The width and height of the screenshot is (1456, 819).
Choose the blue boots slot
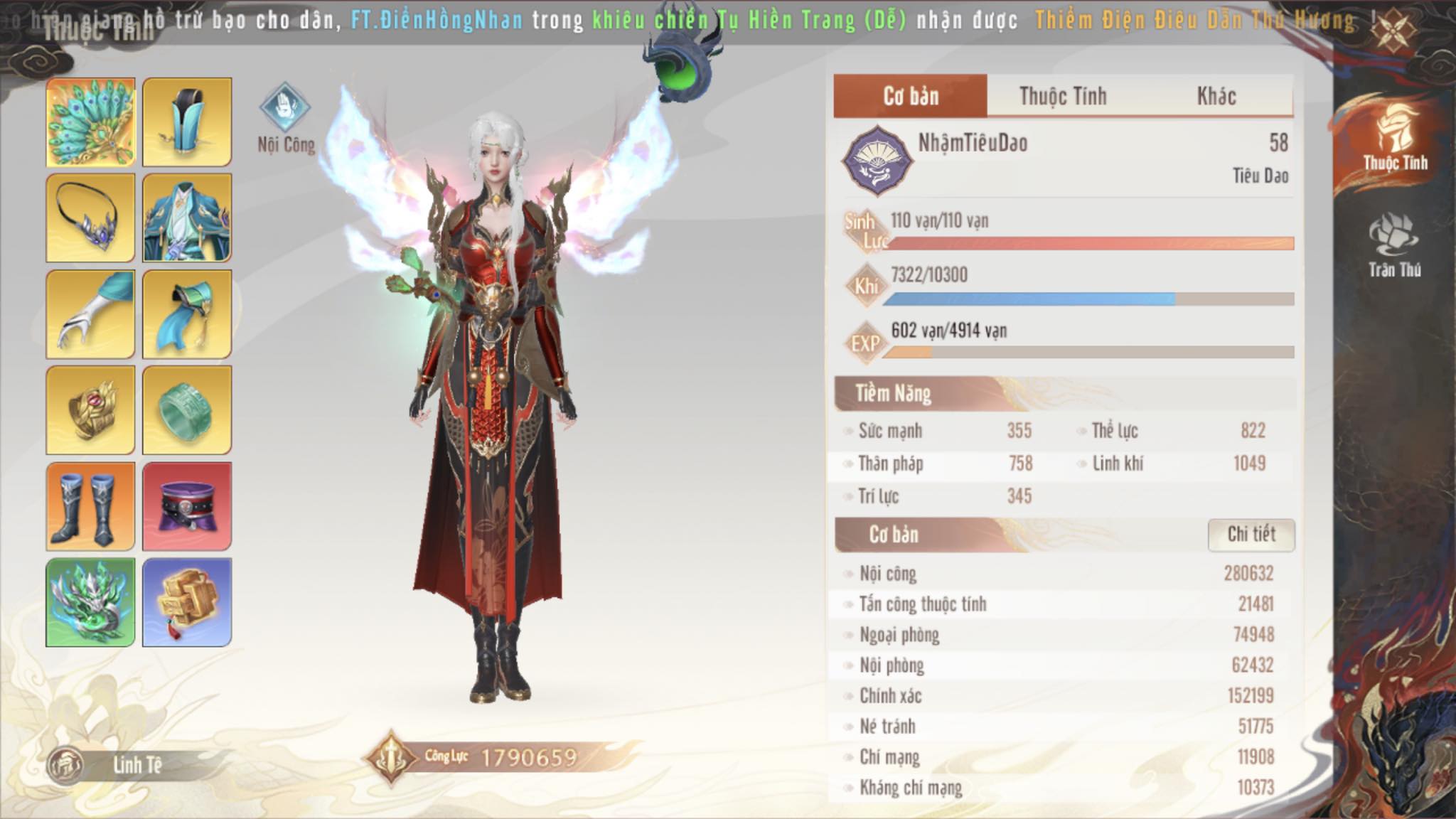pos(90,506)
